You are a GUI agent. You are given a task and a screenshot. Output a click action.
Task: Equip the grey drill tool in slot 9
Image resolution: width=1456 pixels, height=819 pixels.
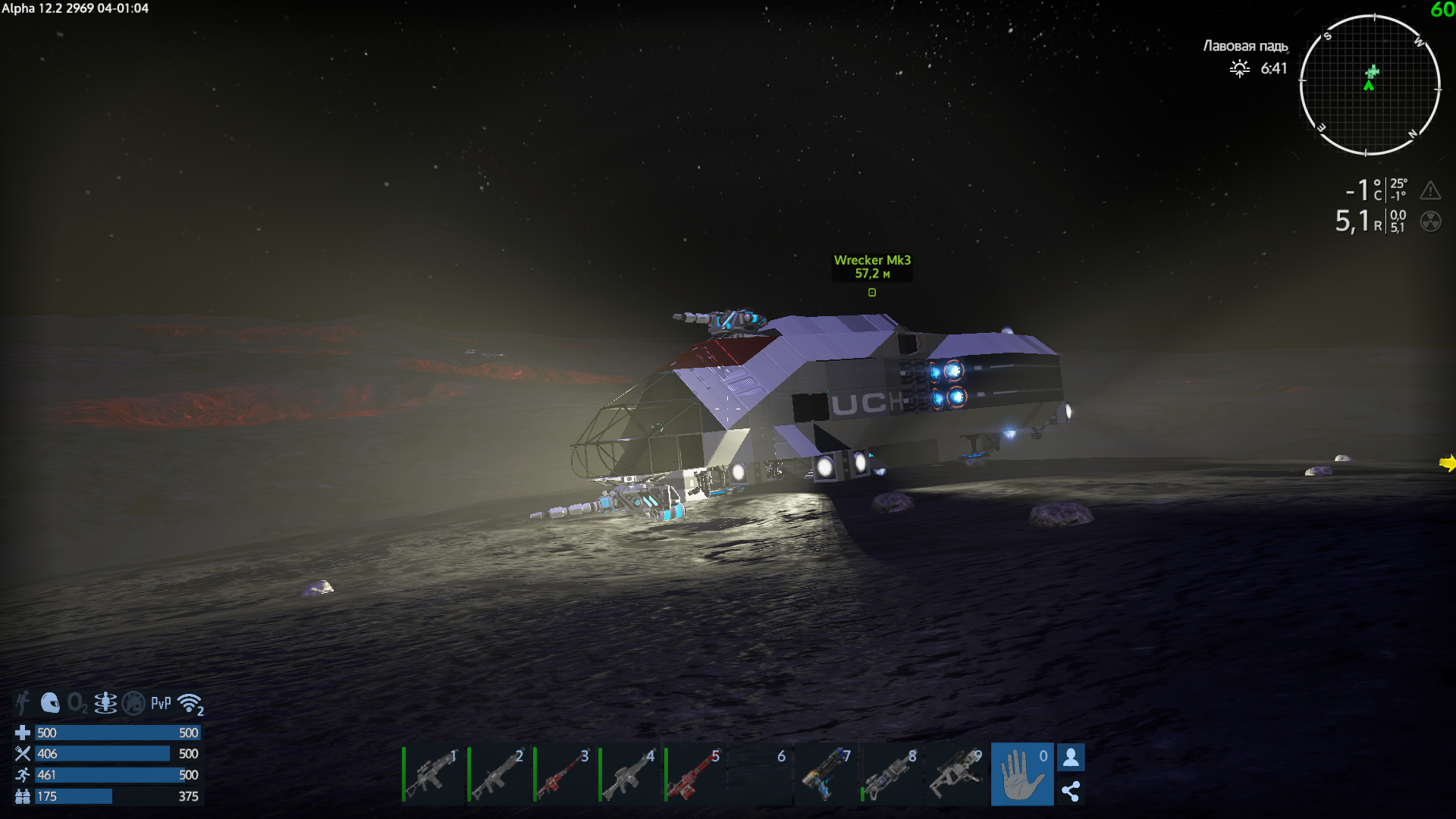click(x=956, y=775)
